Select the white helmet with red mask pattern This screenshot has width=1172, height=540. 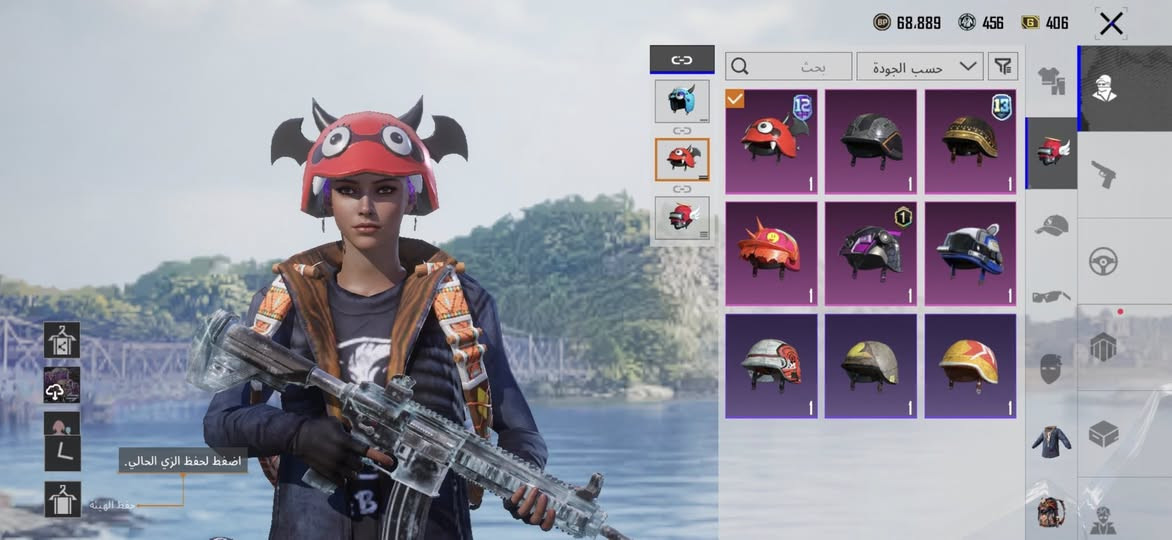[770, 365]
